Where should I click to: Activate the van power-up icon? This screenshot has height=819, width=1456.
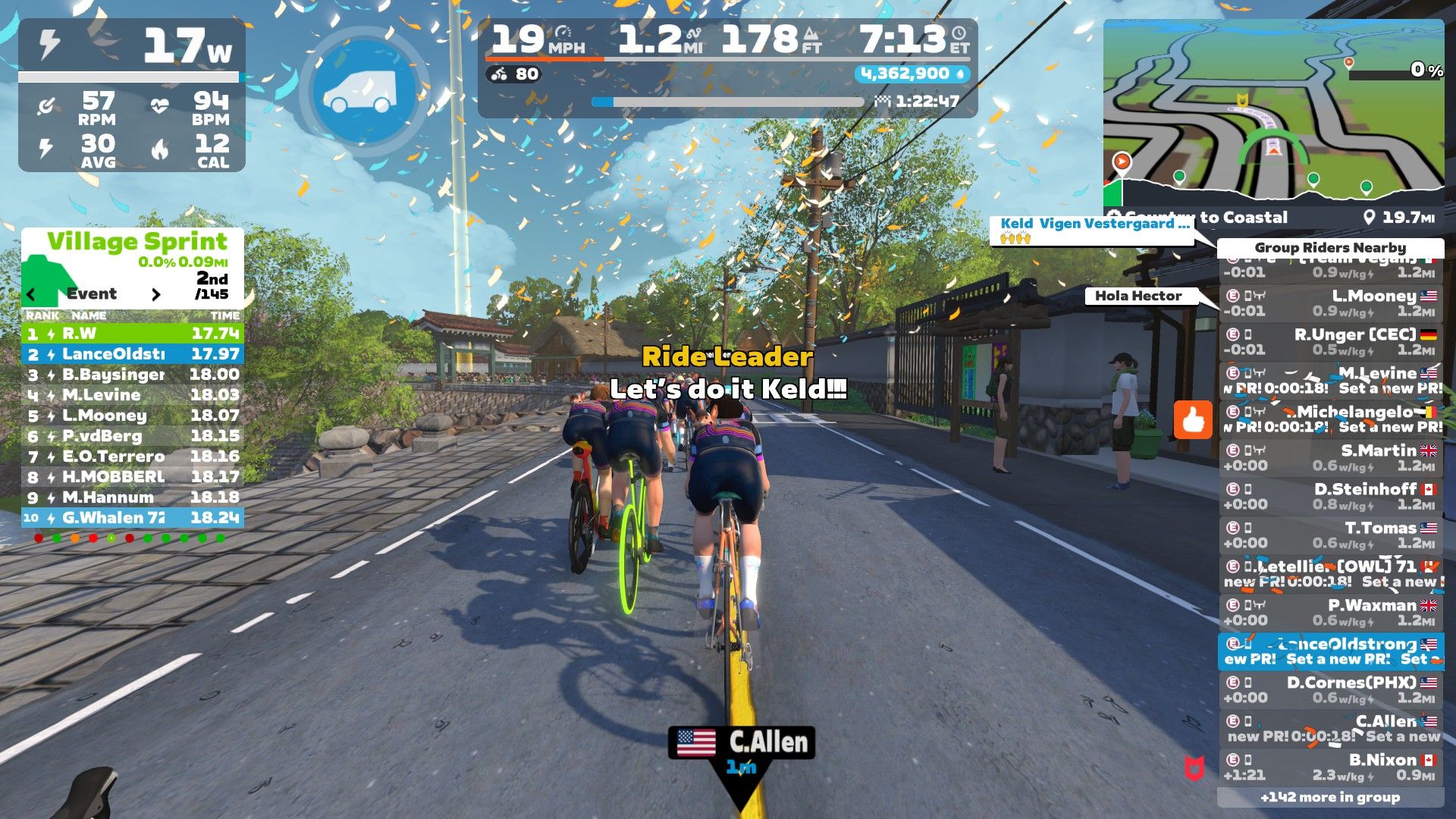pyautogui.click(x=359, y=93)
